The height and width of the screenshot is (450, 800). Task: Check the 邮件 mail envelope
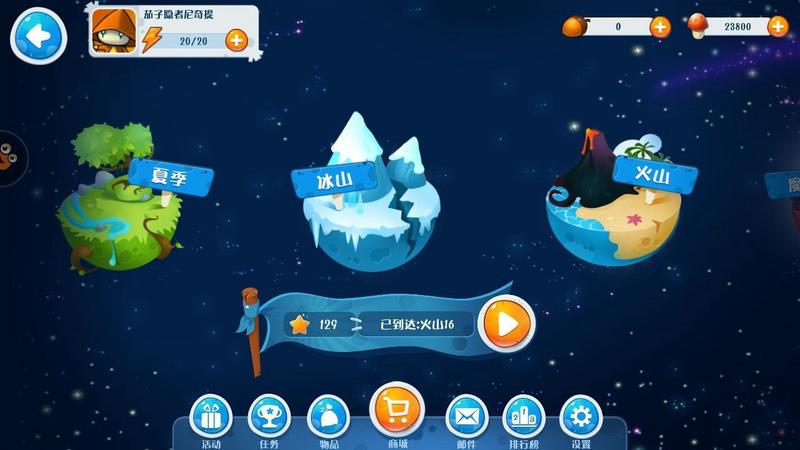(465, 416)
